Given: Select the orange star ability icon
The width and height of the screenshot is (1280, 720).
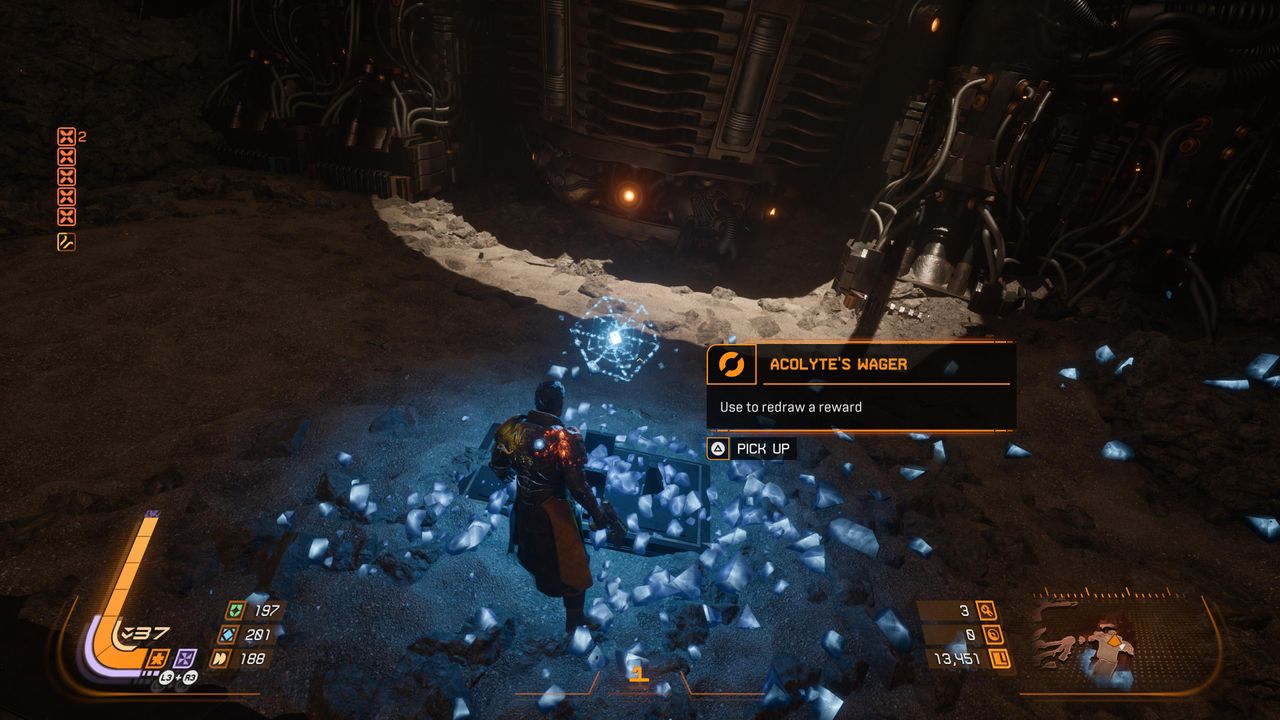Looking at the screenshot, I should coord(158,657).
